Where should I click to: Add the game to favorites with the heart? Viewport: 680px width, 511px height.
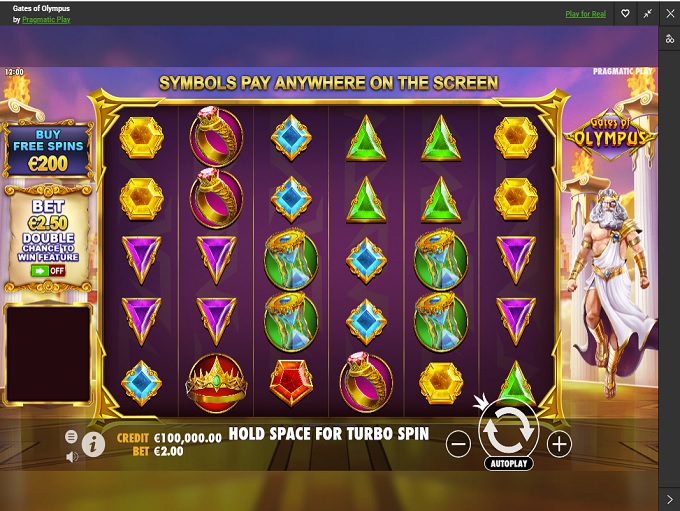(x=625, y=14)
